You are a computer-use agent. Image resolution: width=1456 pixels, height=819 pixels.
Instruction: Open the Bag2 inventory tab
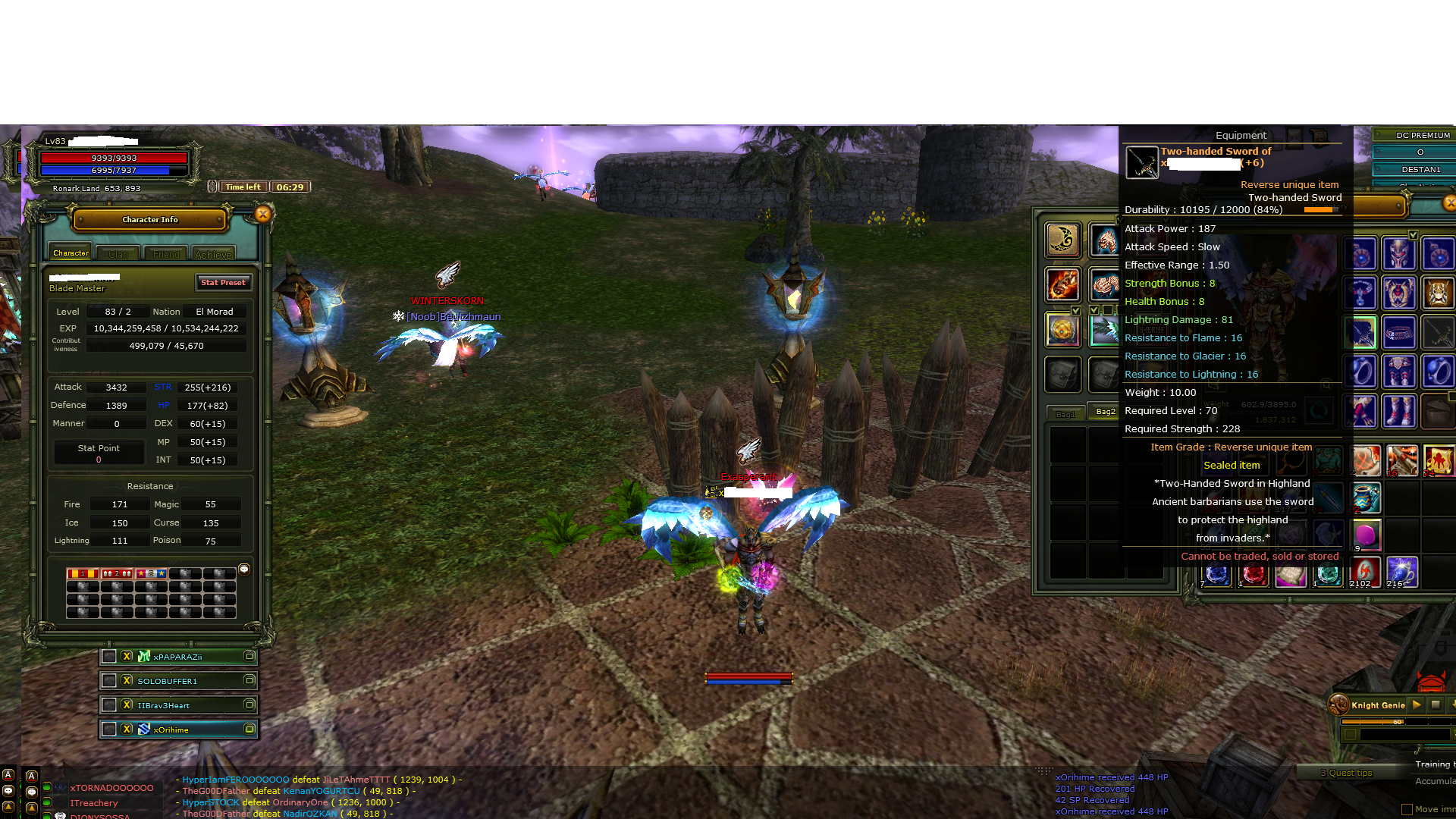pyautogui.click(x=1107, y=410)
